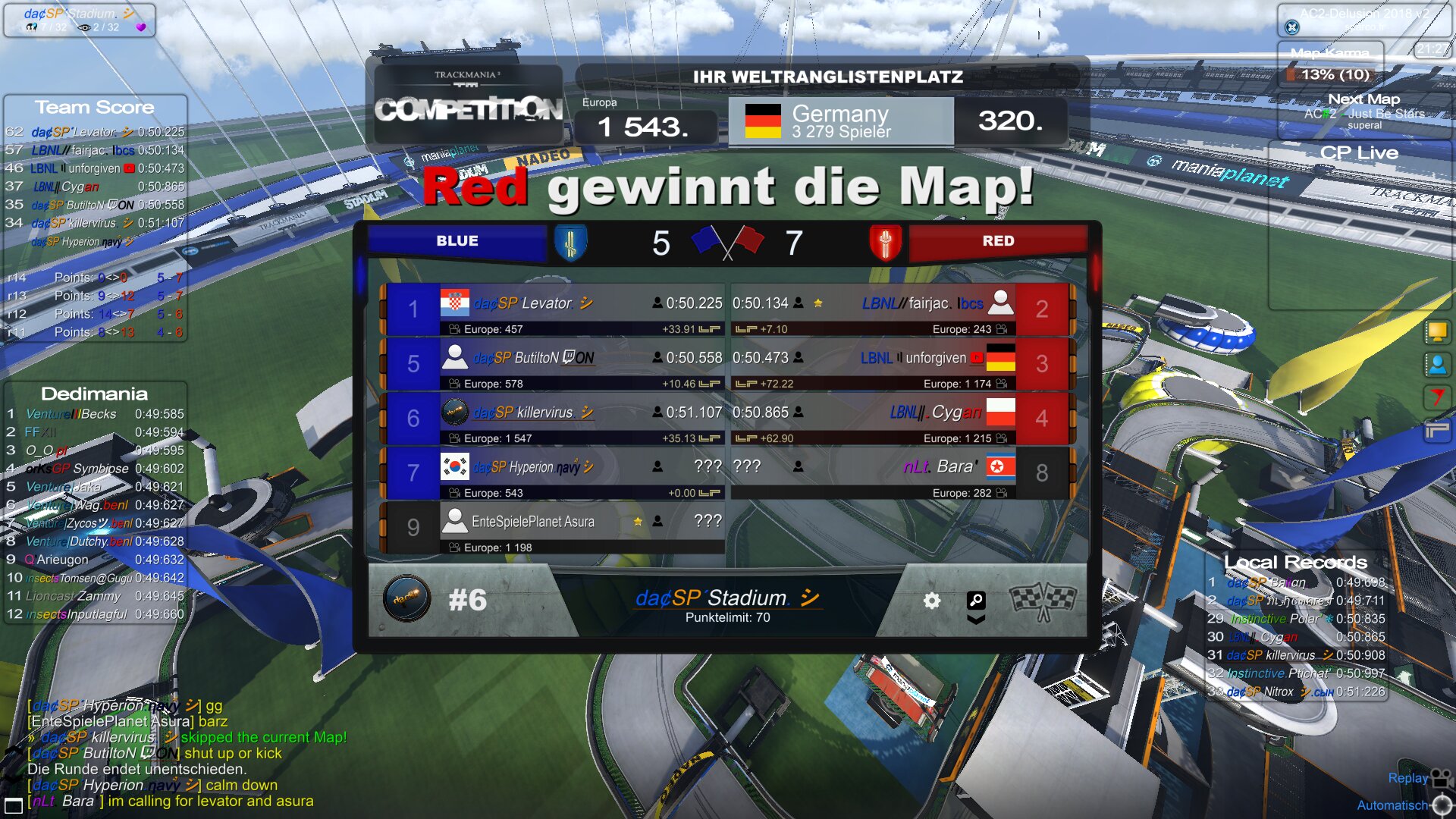Open the chat box icon
The height and width of the screenshot is (819, 1456).
pyautogui.click(x=14, y=805)
